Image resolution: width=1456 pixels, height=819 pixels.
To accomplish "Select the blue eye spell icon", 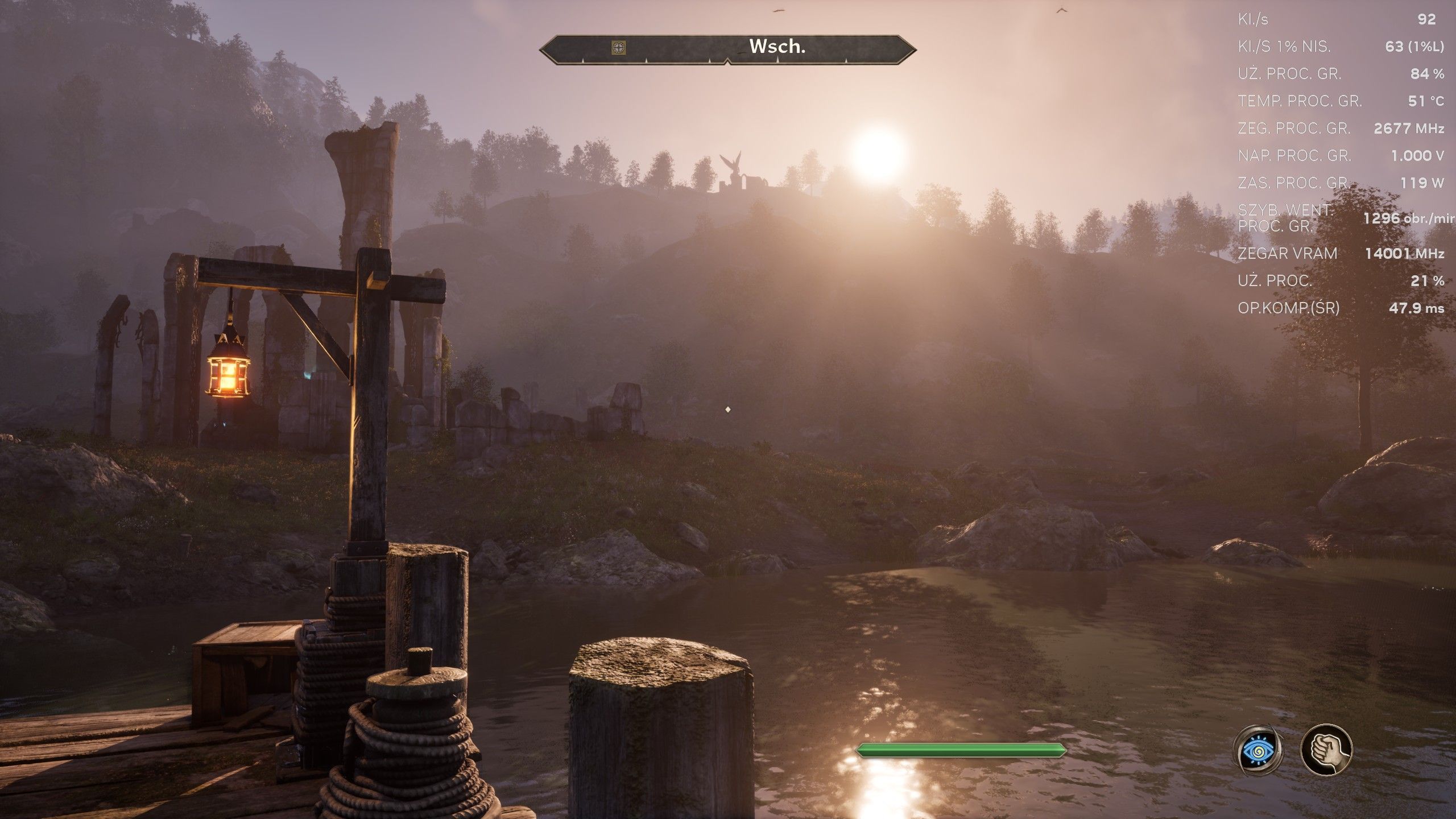I will click(x=1258, y=750).
